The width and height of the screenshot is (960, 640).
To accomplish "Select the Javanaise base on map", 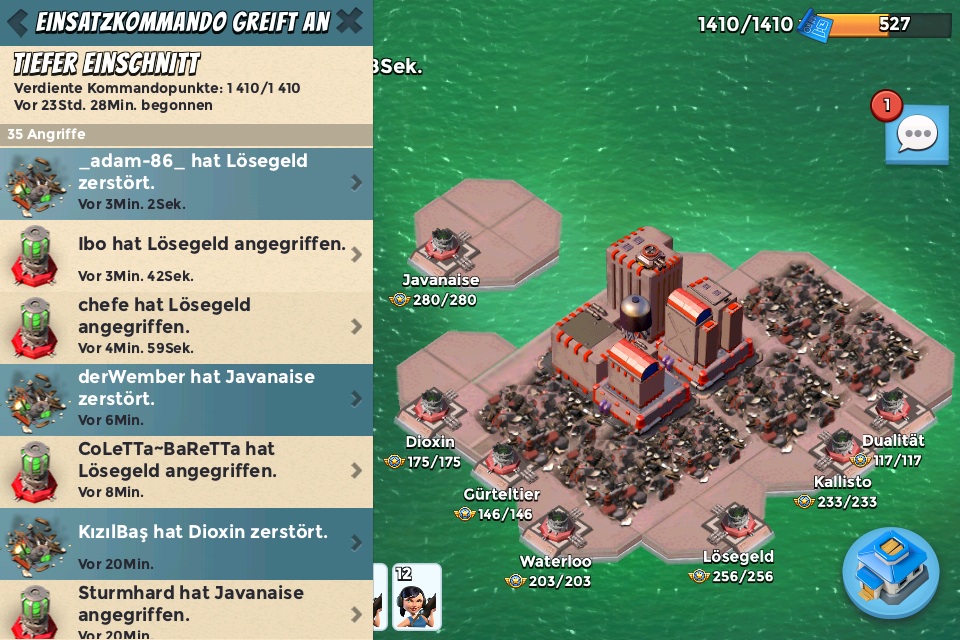I will pyautogui.click(x=443, y=246).
